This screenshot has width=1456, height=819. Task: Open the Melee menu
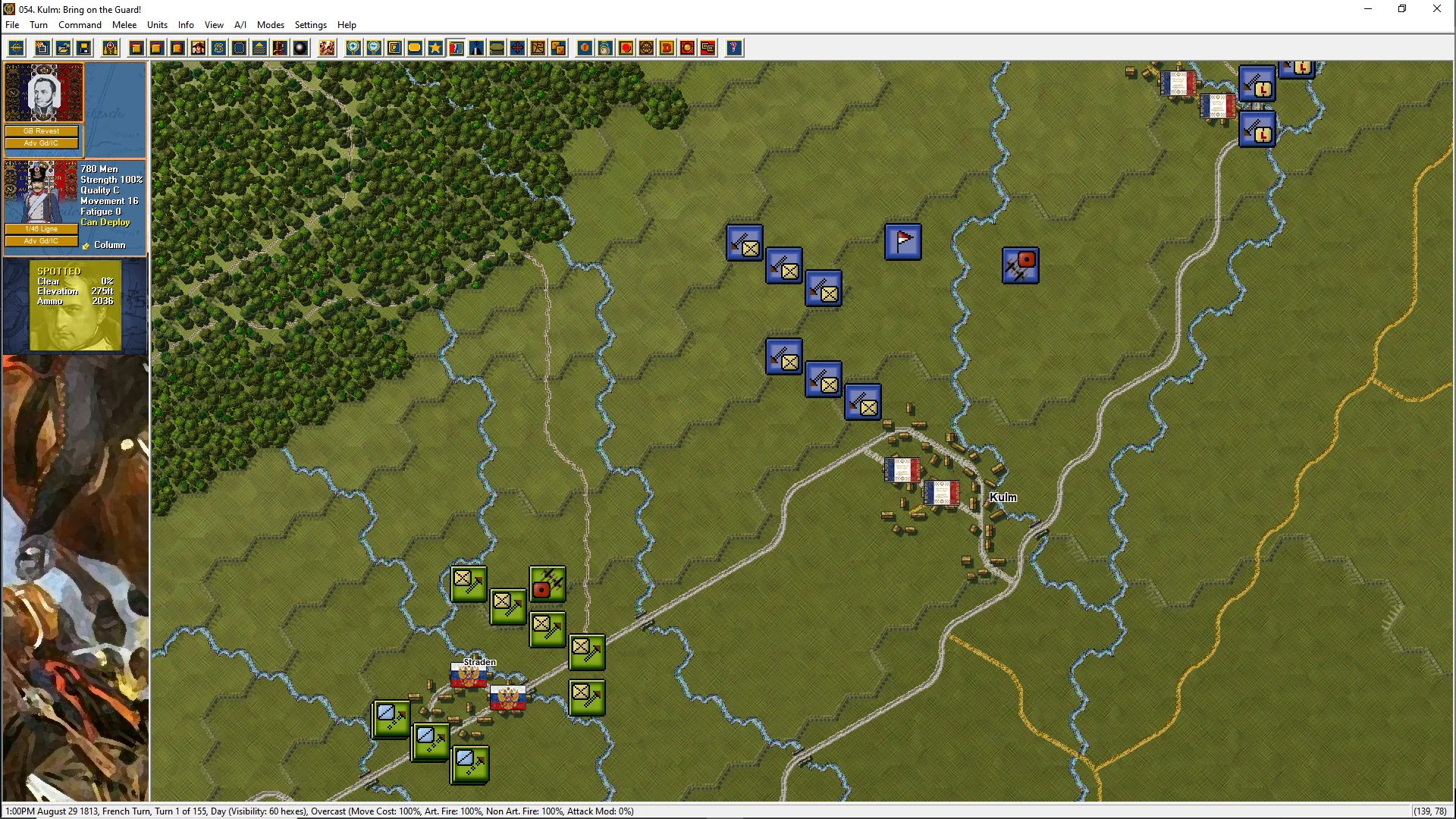pos(124,25)
